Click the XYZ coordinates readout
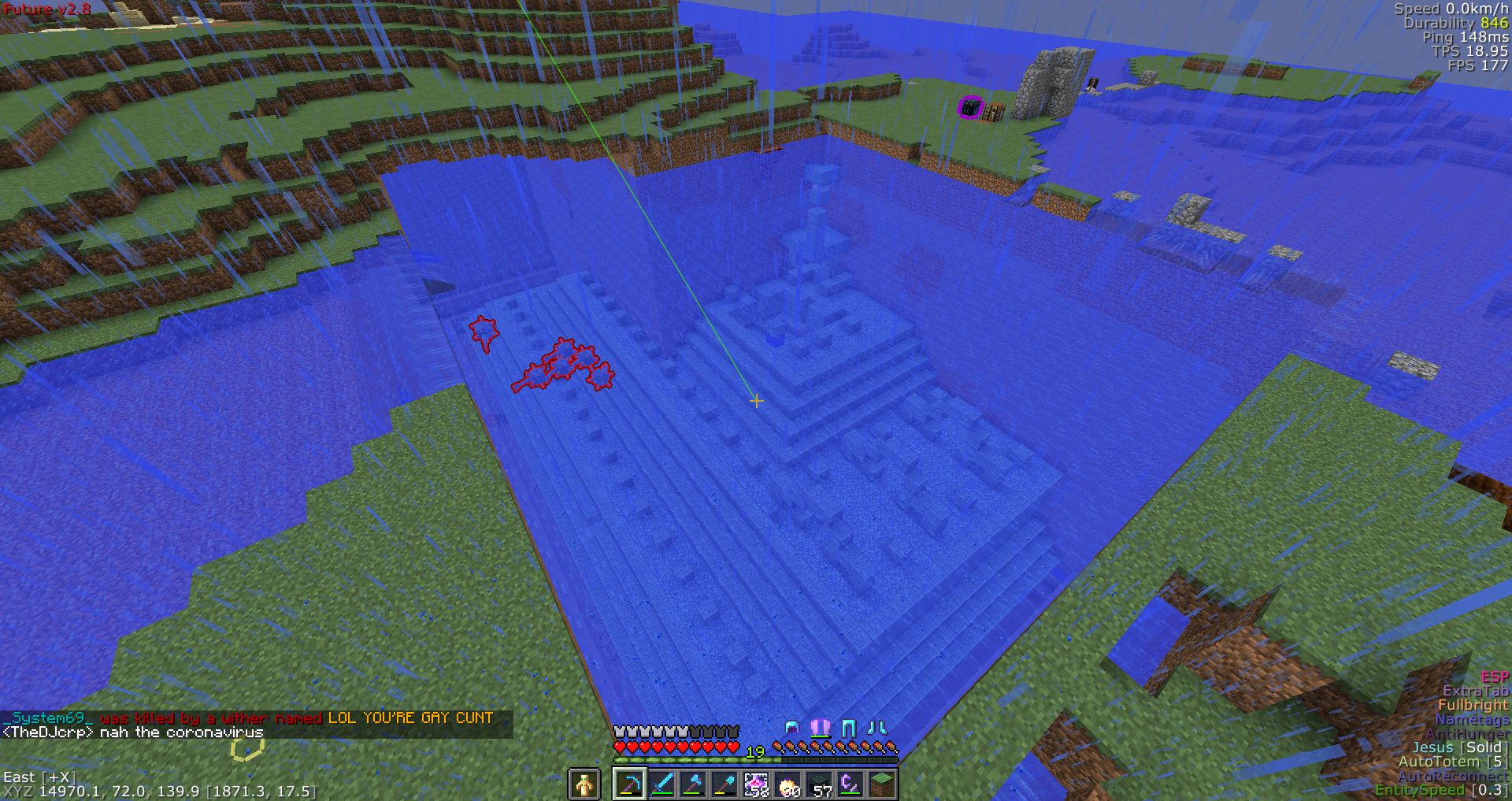 pos(157,793)
